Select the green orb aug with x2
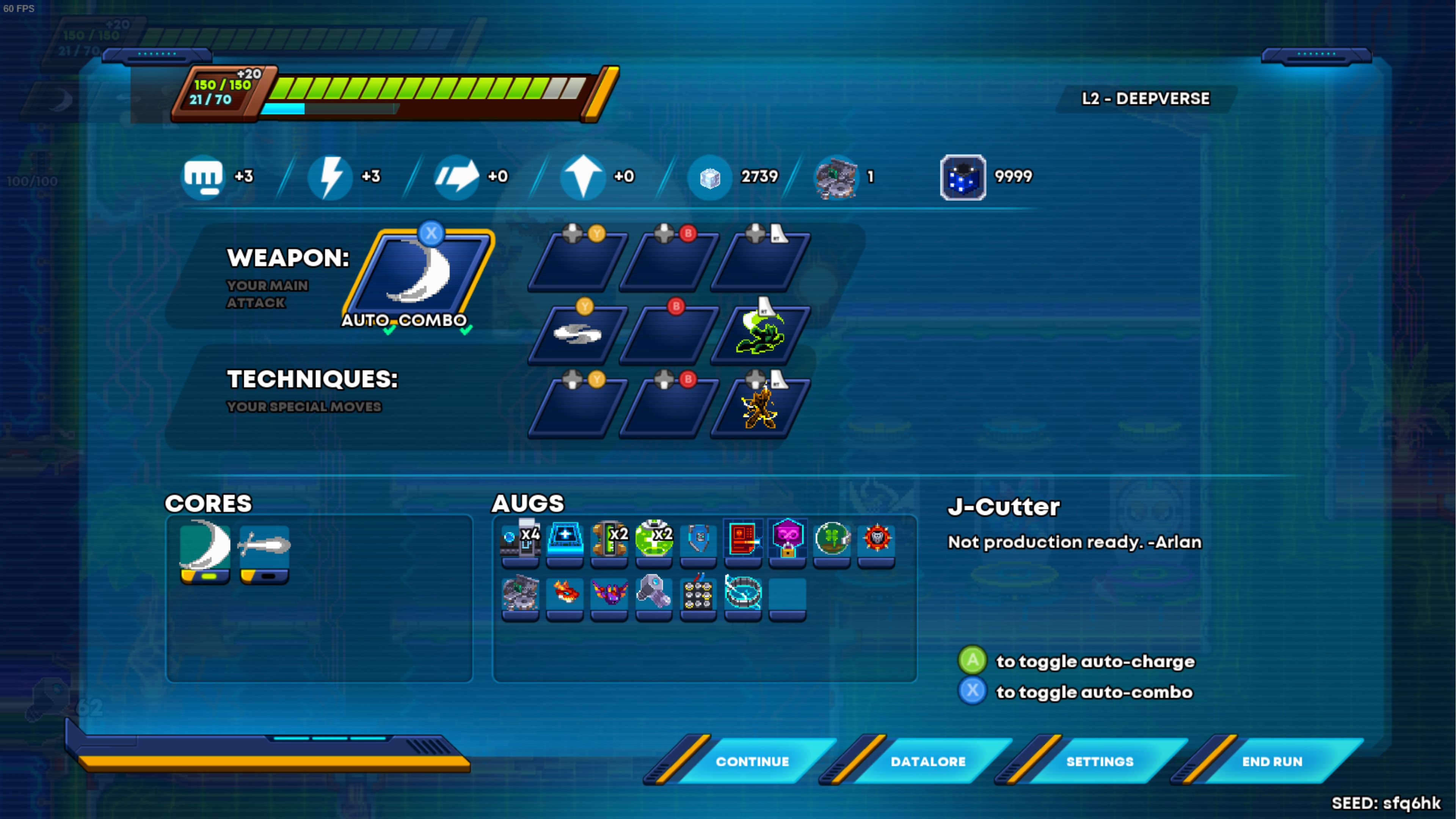Image resolution: width=1456 pixels, height=819 pixels. [x=654, y=539]
